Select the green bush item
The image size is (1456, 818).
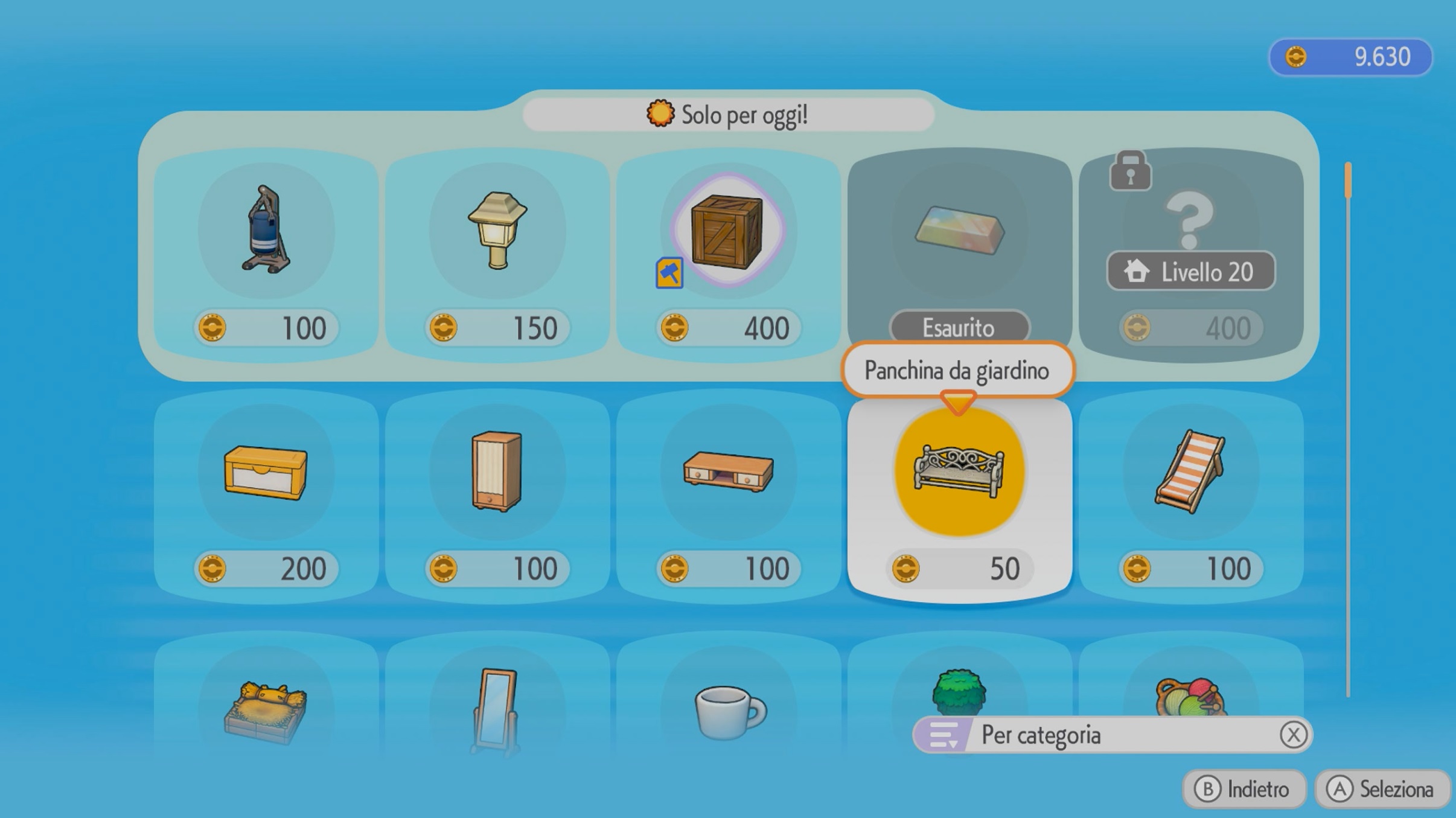959,691
